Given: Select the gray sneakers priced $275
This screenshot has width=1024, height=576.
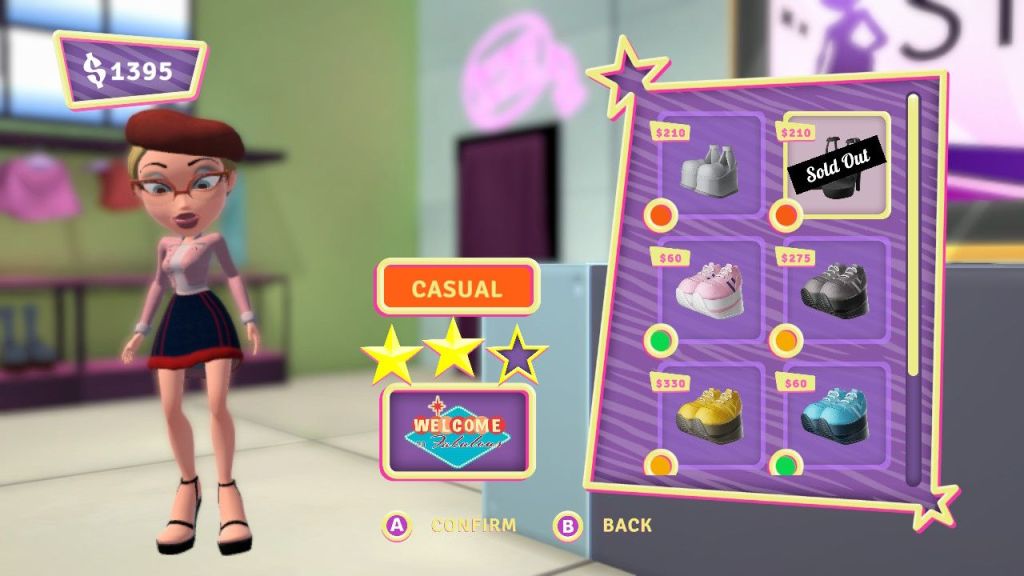Looking at the screenshot, I should tap(835, 290).
